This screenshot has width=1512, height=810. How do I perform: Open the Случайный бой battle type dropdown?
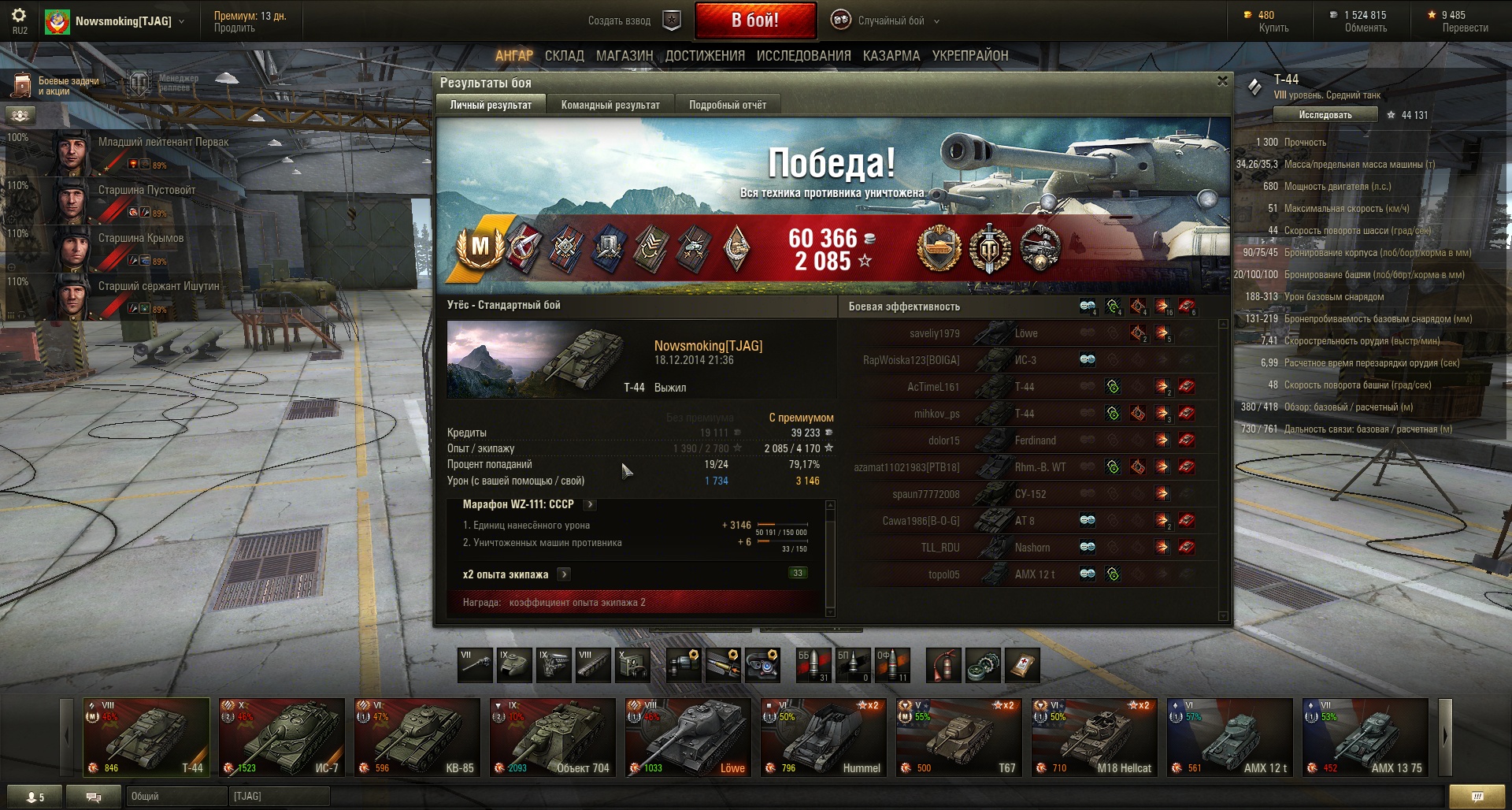tap(890, 20)
